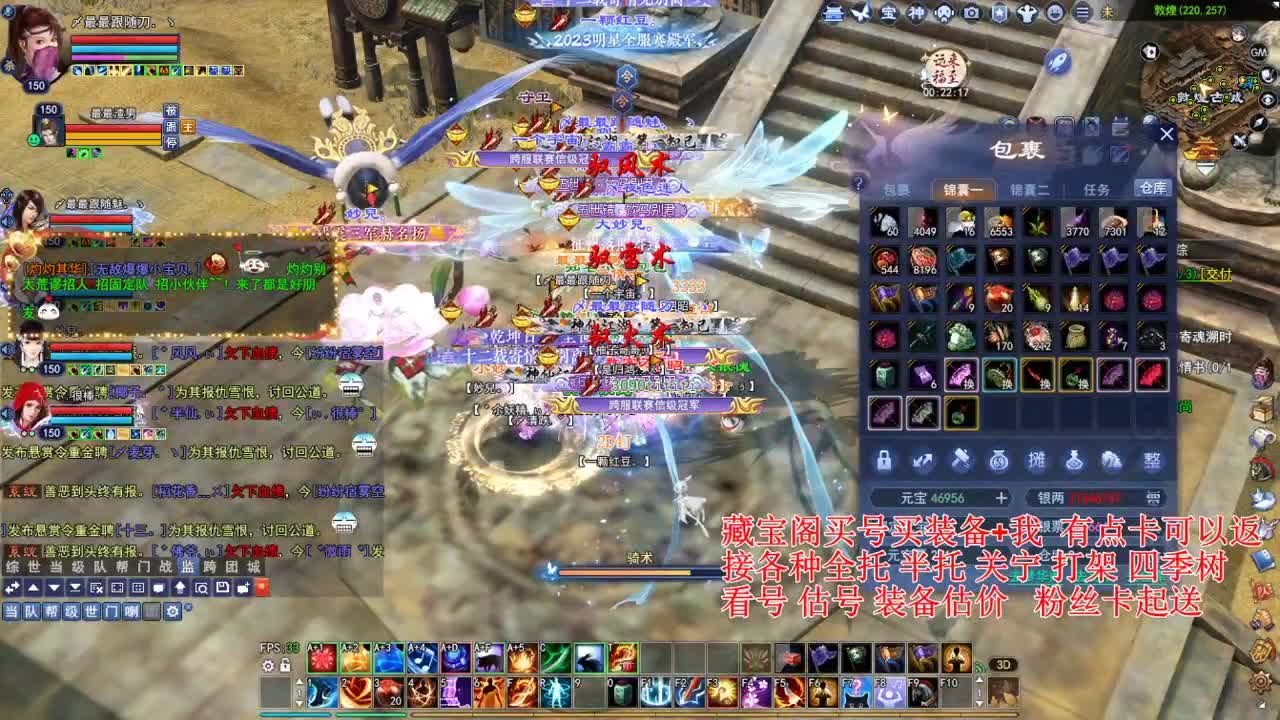Open the hamburger menu icon on the top bar
Viewport: 1280px width, 720px height.
tap(1081, 14)
